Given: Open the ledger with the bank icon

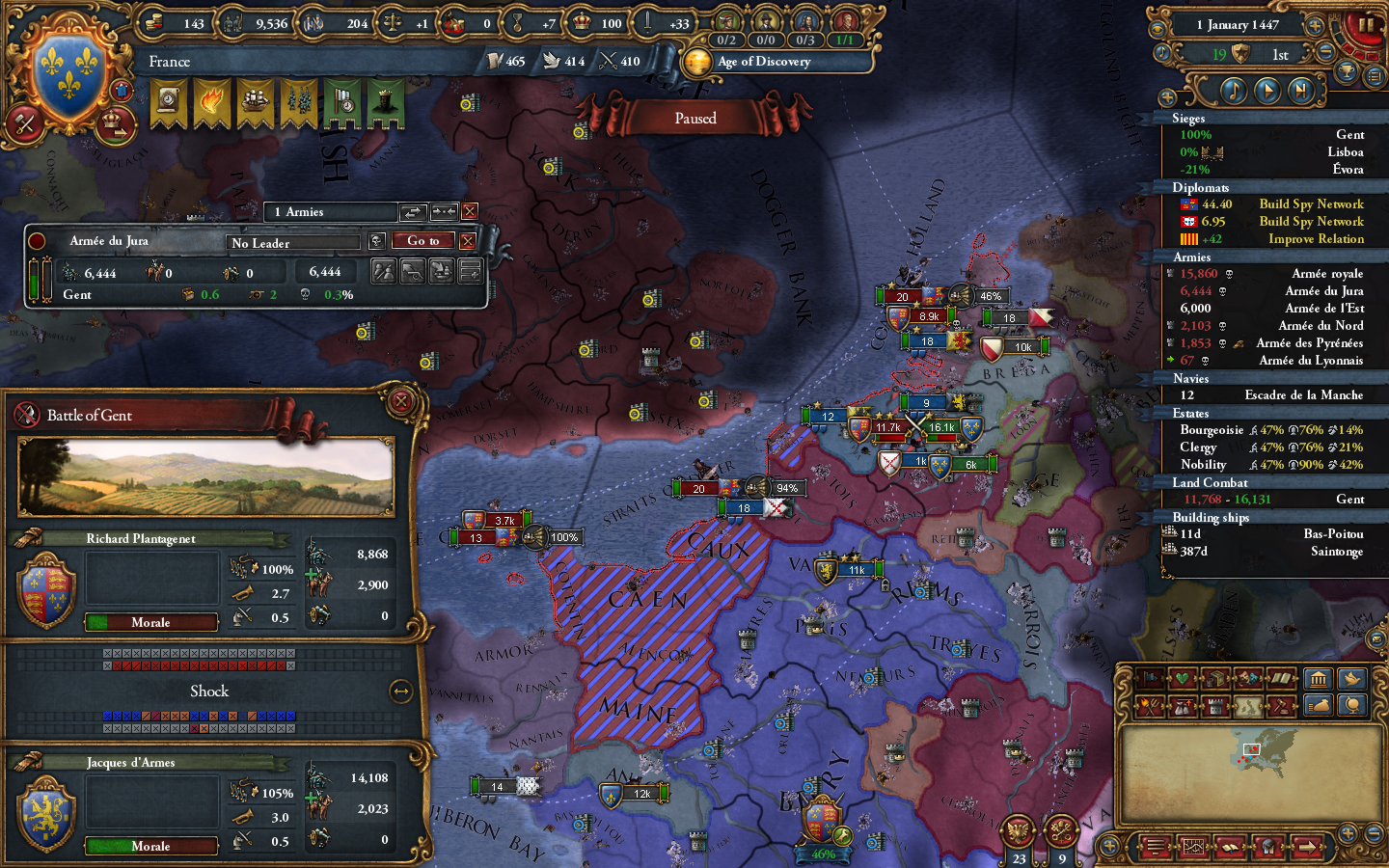Looking at the screenshot, I should click(1319, 680).
